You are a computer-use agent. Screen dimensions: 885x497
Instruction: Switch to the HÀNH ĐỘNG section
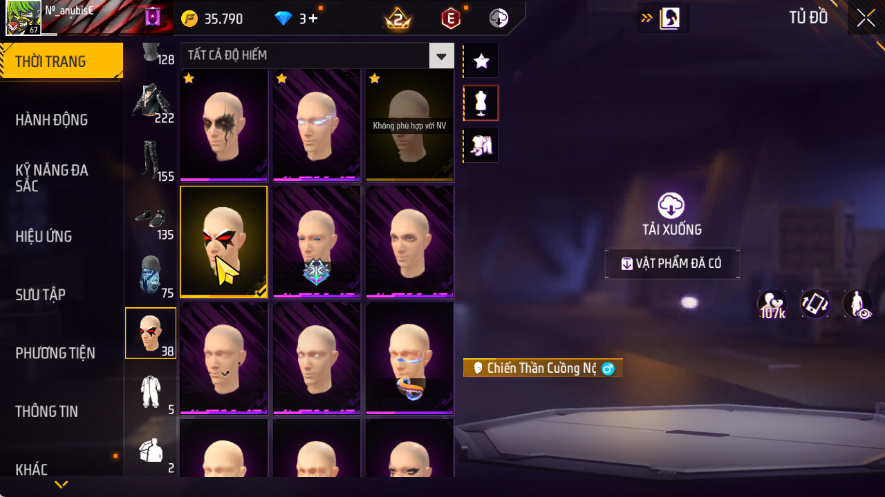pyautogui.click(x=52, y=120)
